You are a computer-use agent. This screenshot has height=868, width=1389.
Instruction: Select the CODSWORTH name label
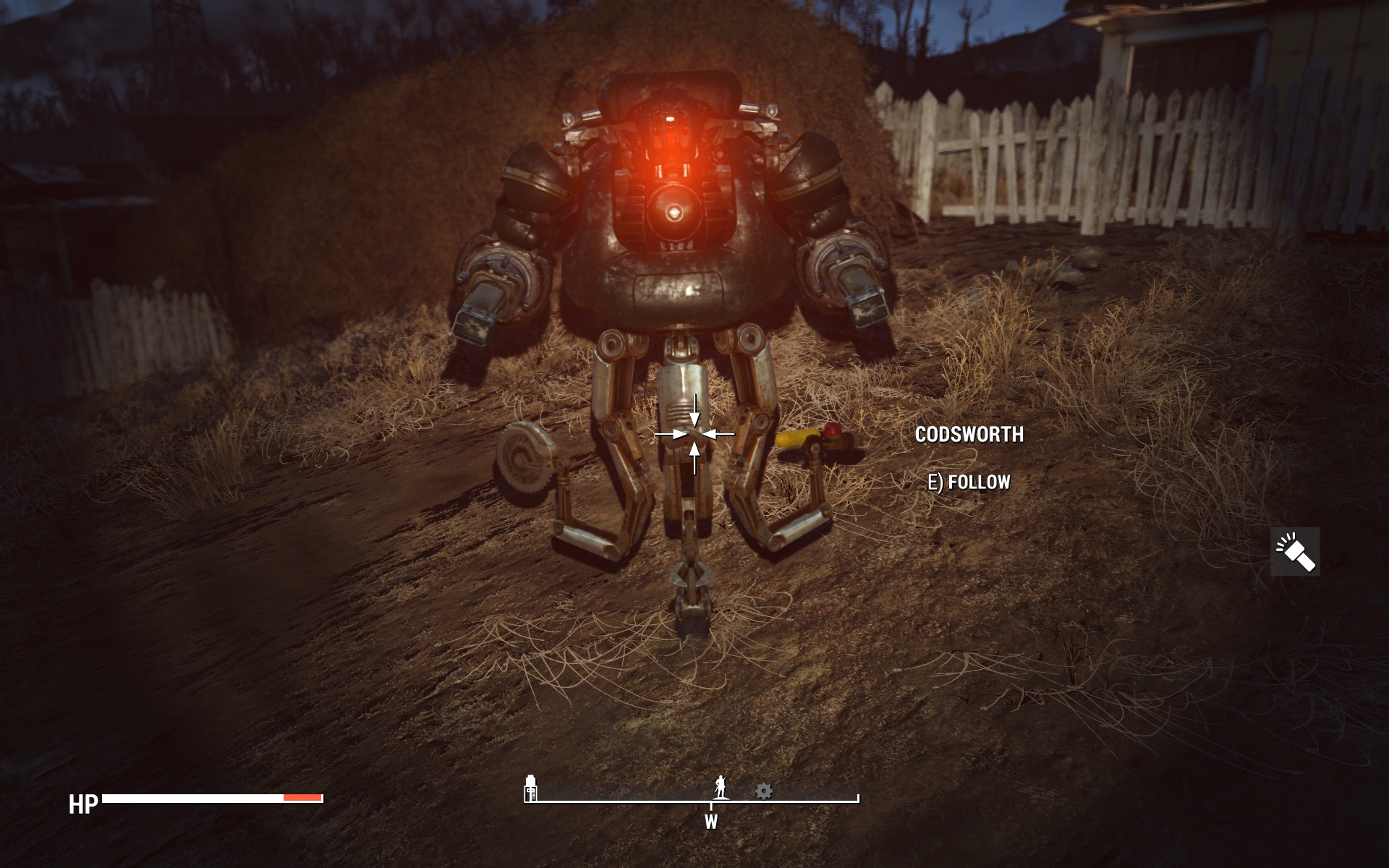[969, 435]
